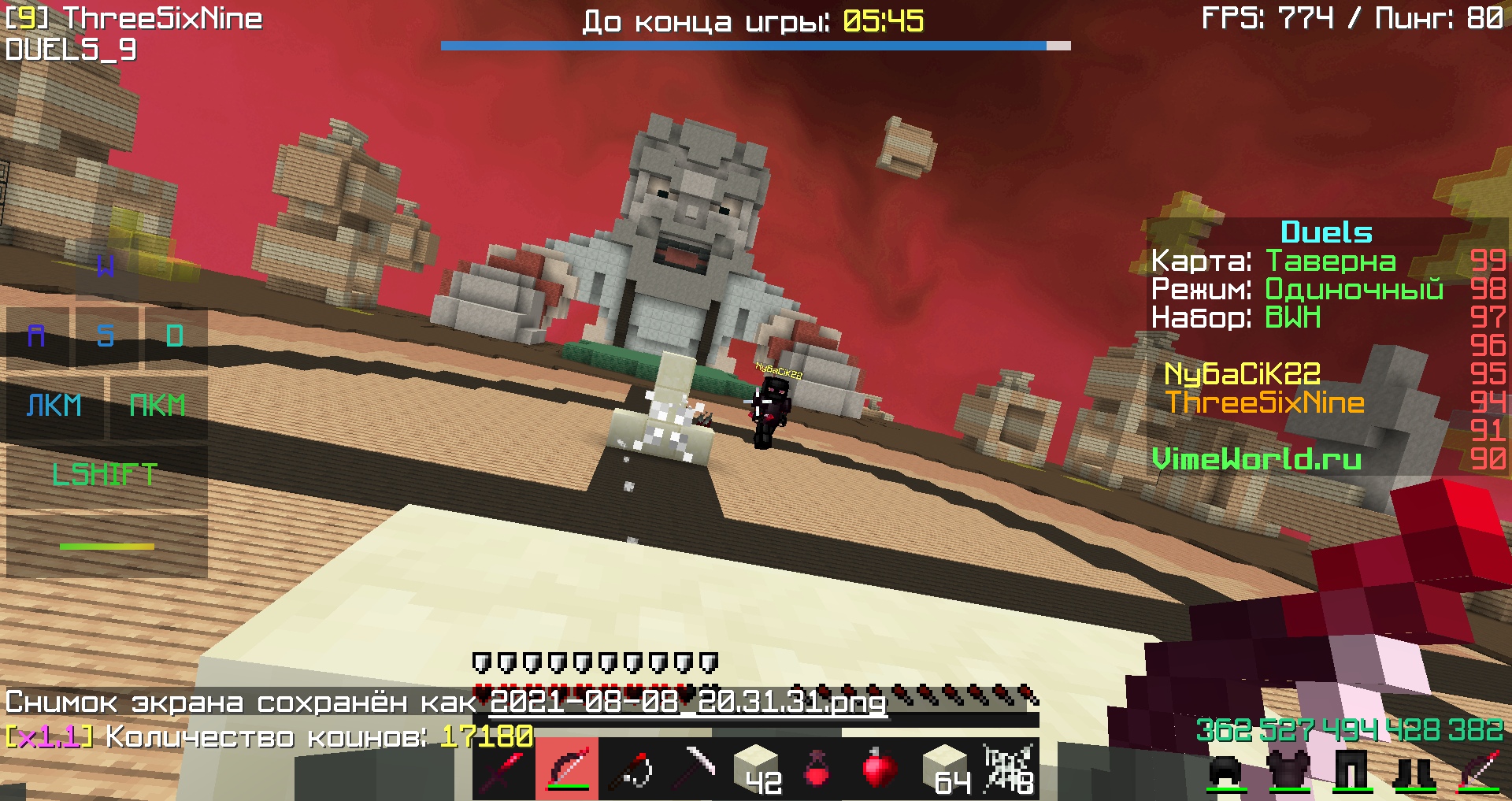Select the healing potion in the hotbar
Viewport: 1512px width, 801px height.
pos(819,770)
